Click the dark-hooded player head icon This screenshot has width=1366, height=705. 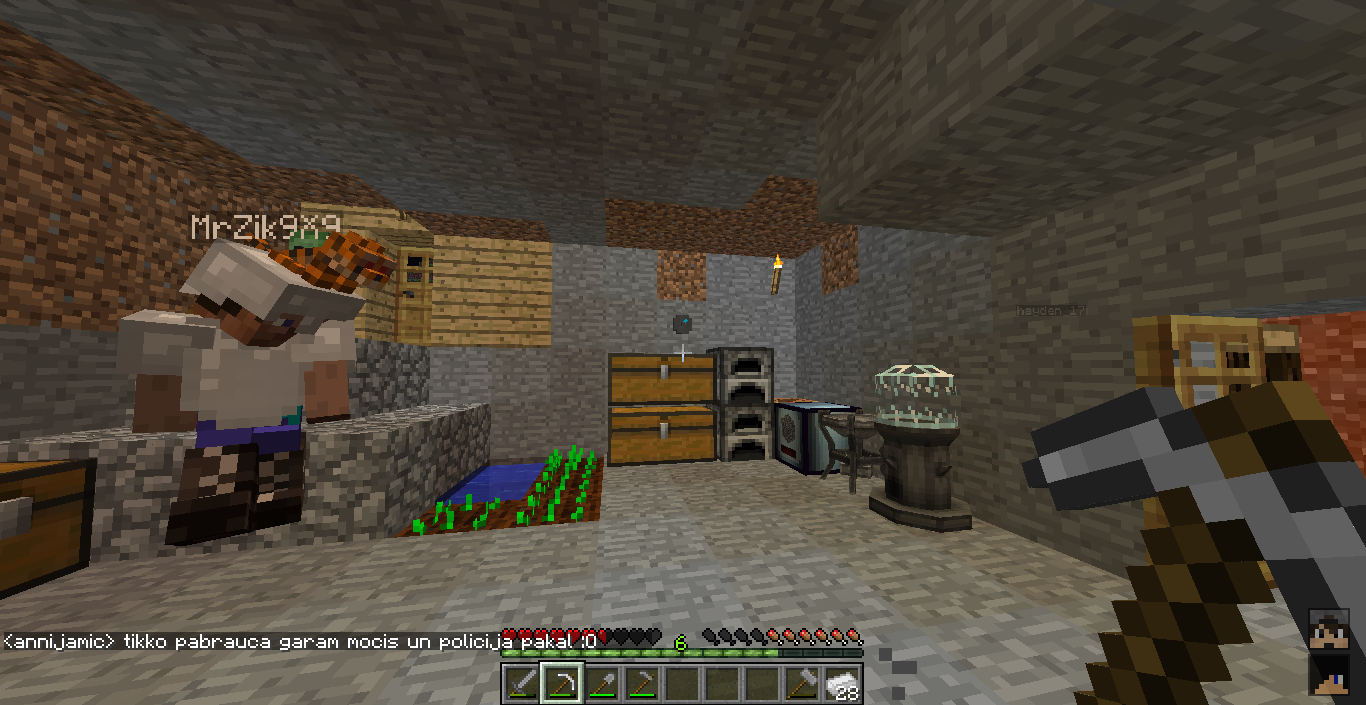pos(1329,674)
